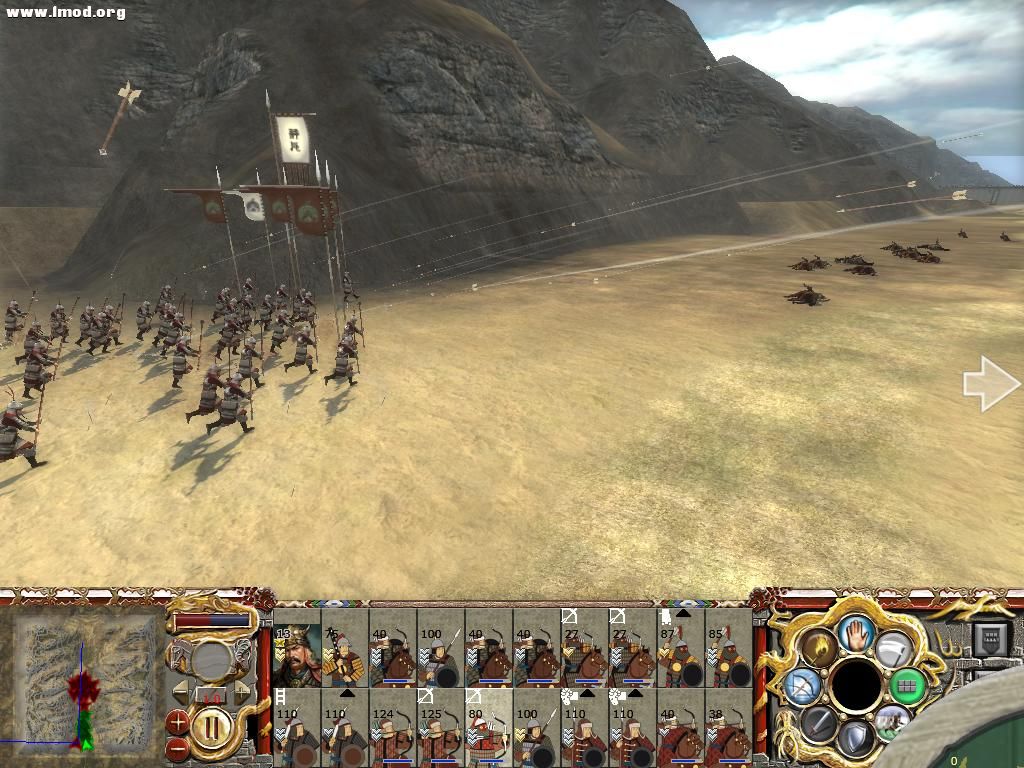Toggle the flaming torch fire ammunition icon

(820, 647)
